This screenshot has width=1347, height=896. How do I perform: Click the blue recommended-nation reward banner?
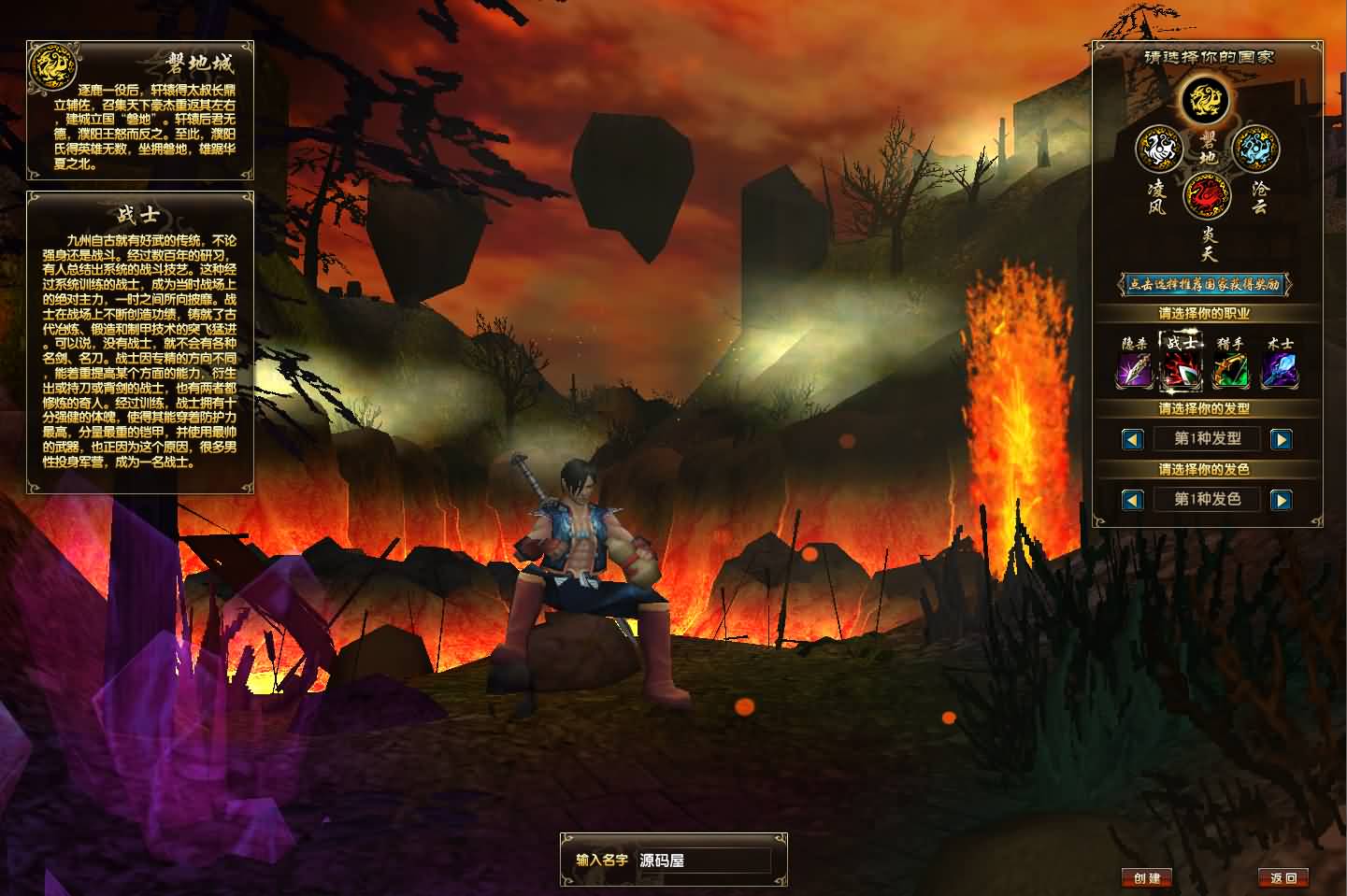click(1206, 284)
